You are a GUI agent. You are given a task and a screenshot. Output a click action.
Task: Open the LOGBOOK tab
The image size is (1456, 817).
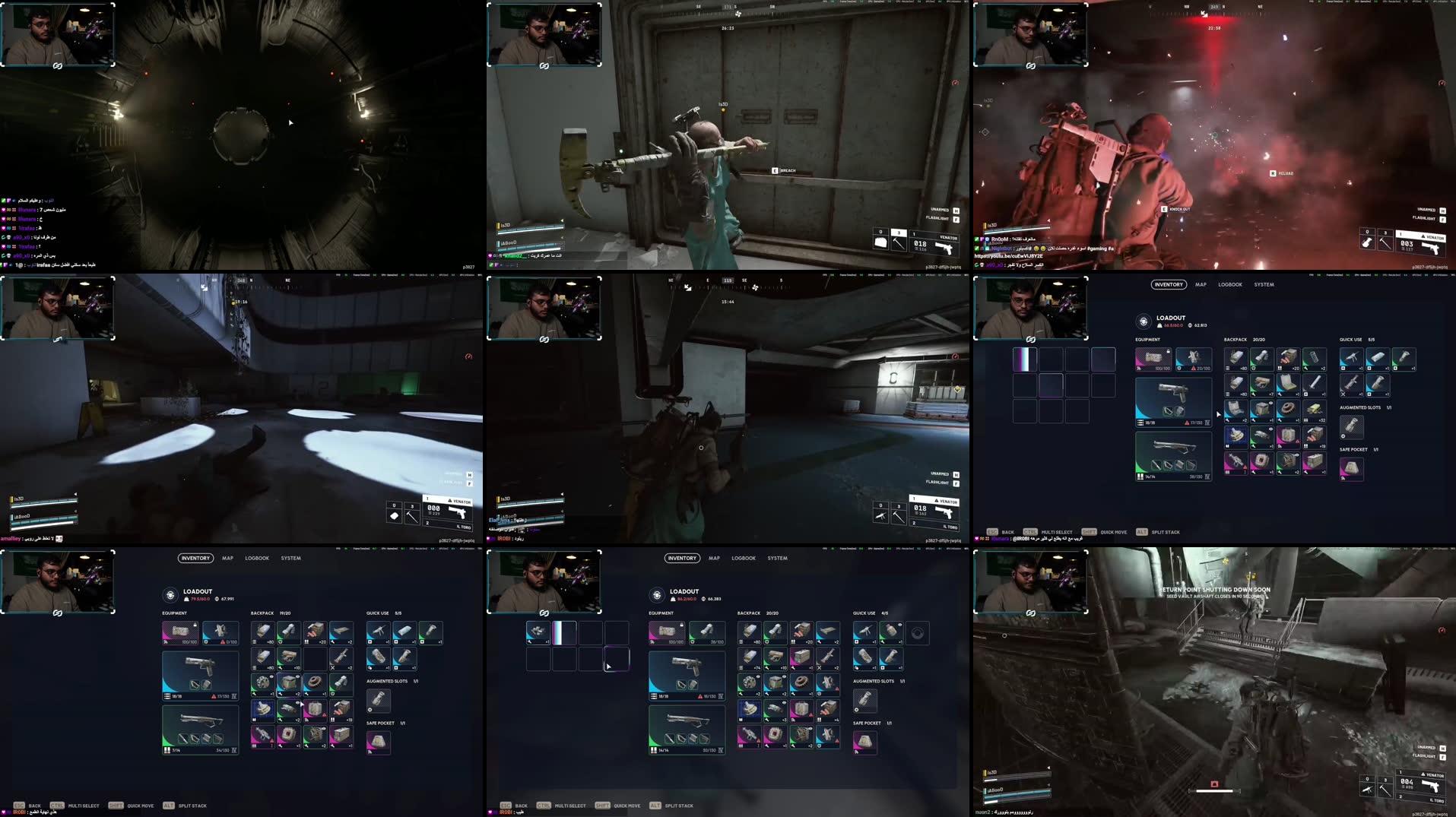tap(1229, 285)
